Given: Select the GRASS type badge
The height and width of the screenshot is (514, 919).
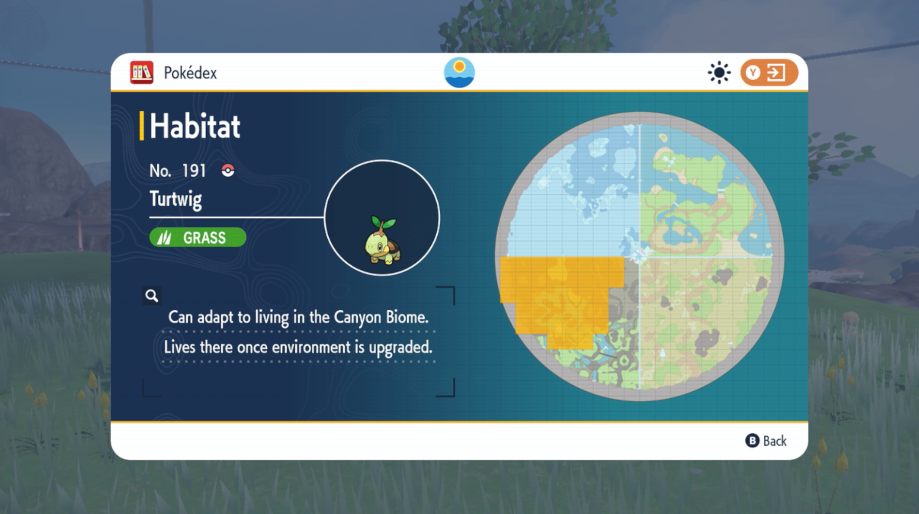Looking at the screenshot, I should tap(198, 238).
